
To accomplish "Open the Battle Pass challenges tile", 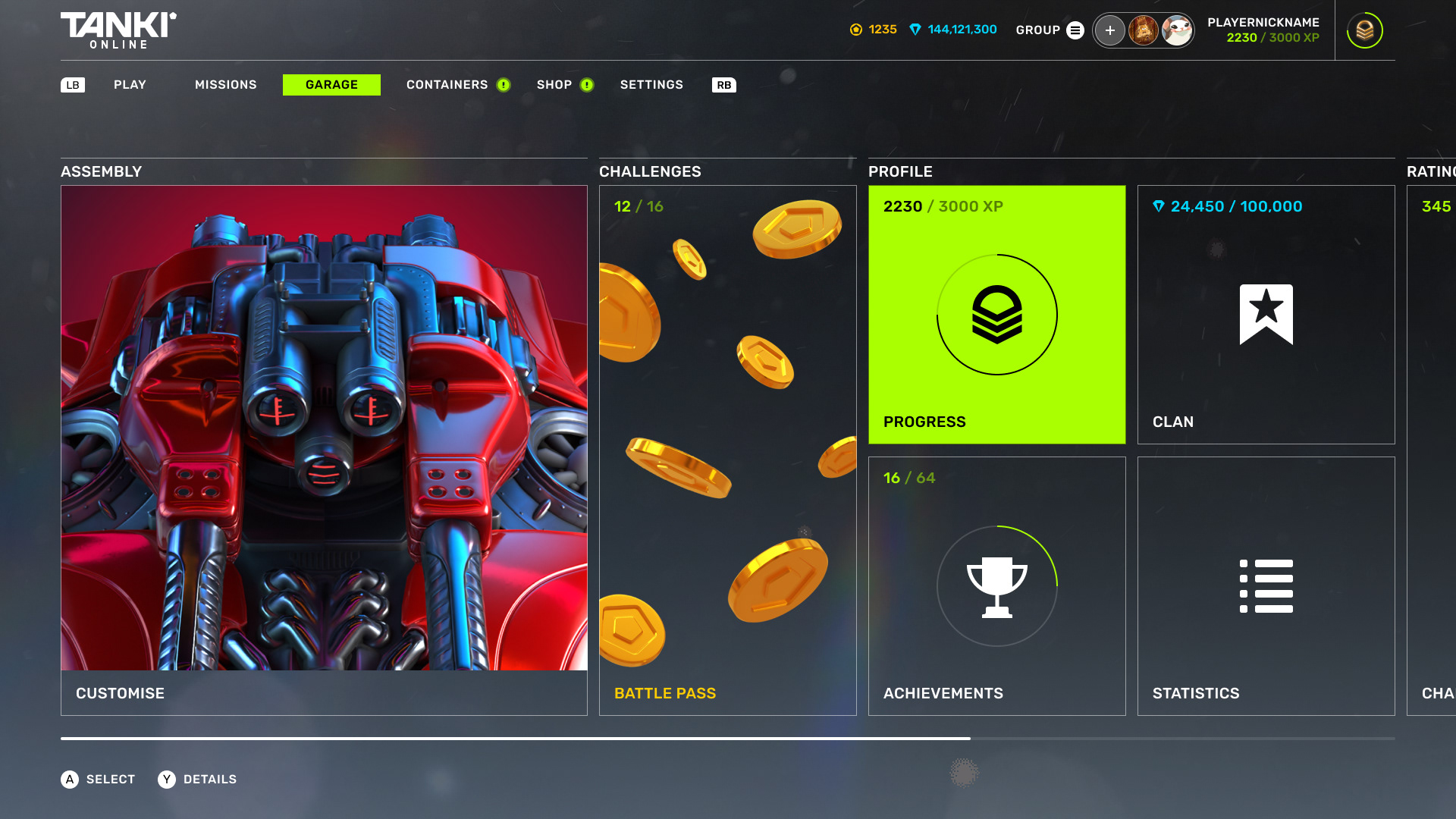I will click(727, 450).
